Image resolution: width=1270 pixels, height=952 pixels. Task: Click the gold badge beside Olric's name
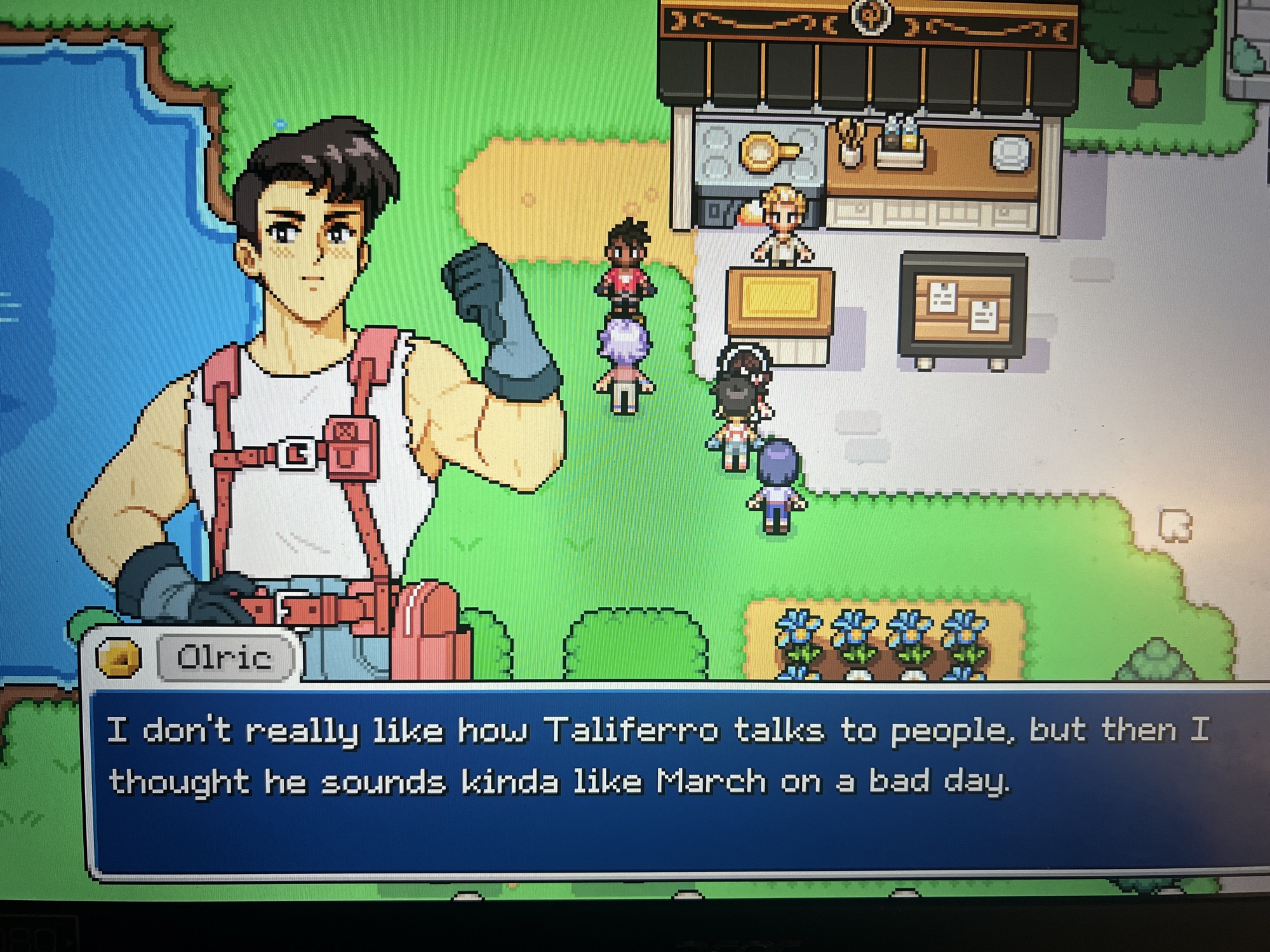[119, 658]
